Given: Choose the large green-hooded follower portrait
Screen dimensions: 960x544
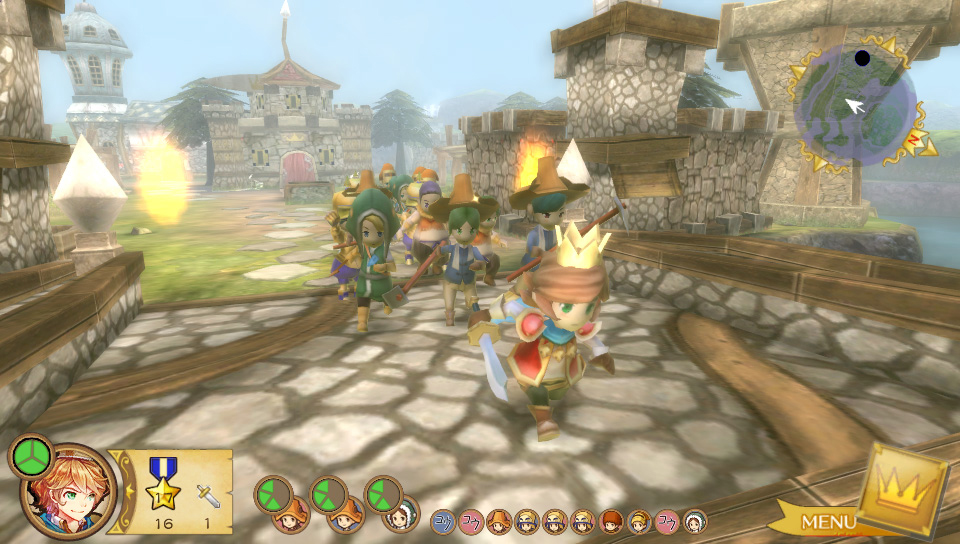Looking at the screenshot, I should click(x=401, y=514).
